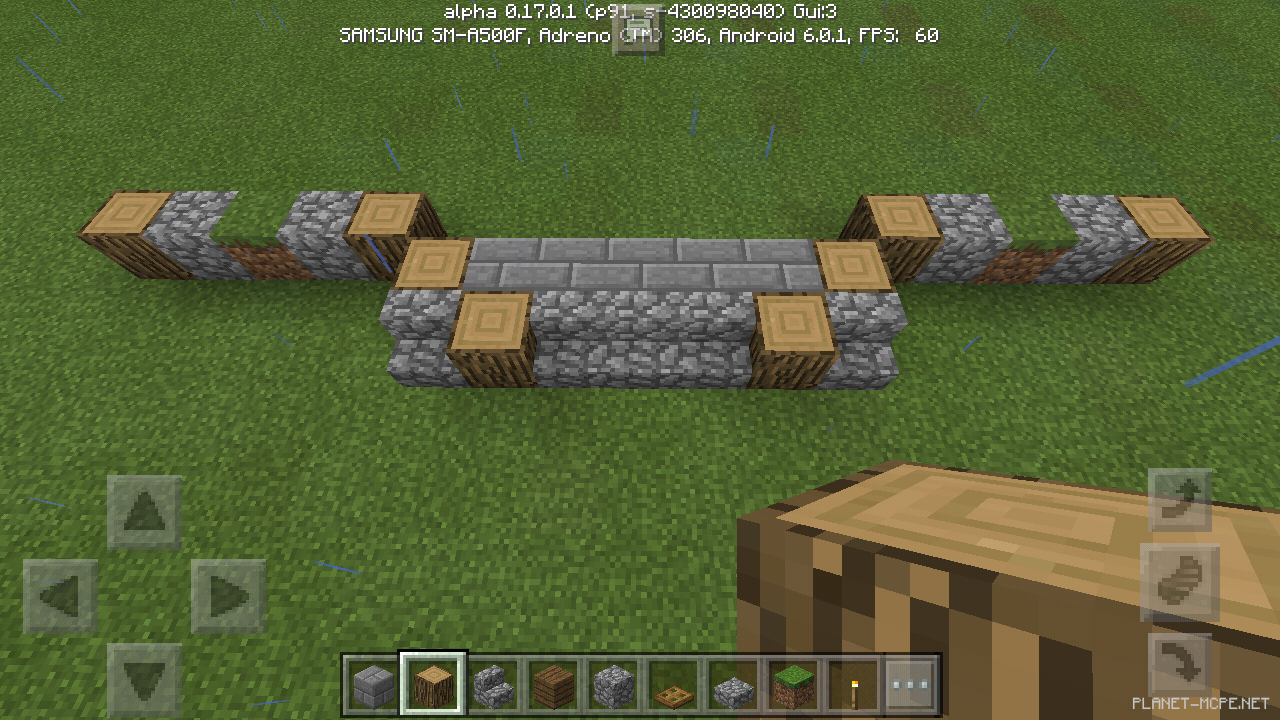Tap the currently highlighted hotbar slot

[x=432, y=684]
